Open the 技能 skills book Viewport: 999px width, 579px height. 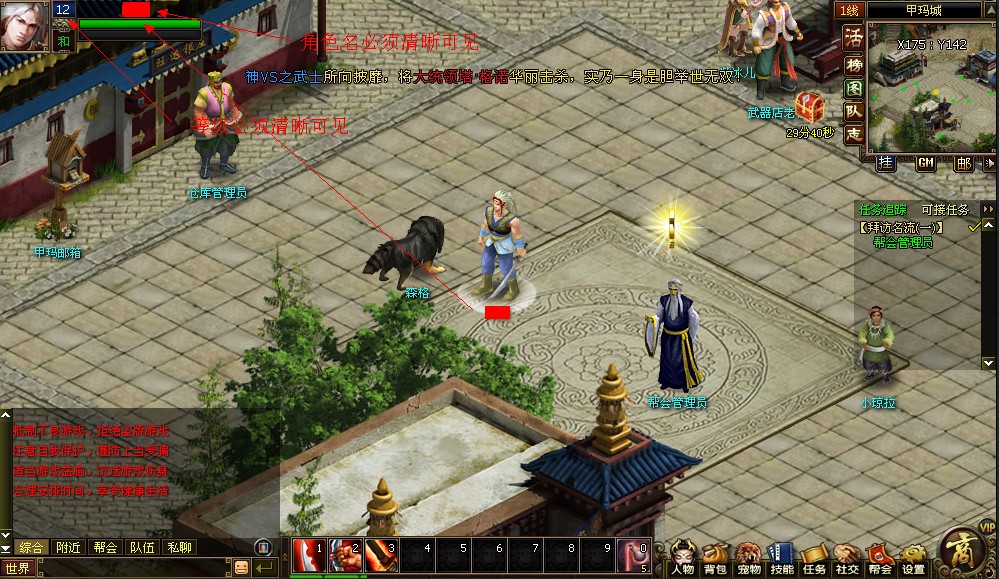click(x=782, y=558)
